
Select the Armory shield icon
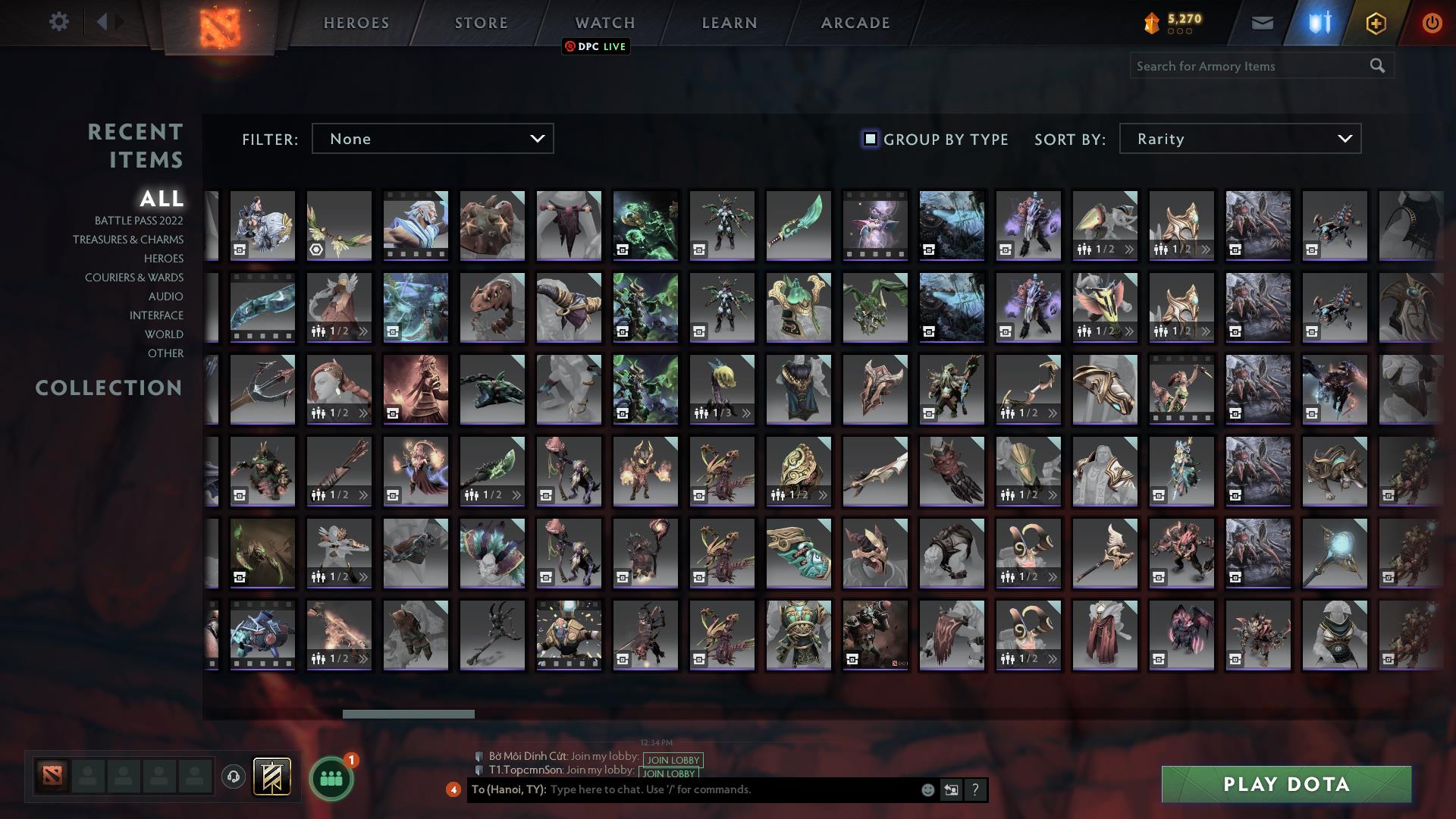[1318, 22]
